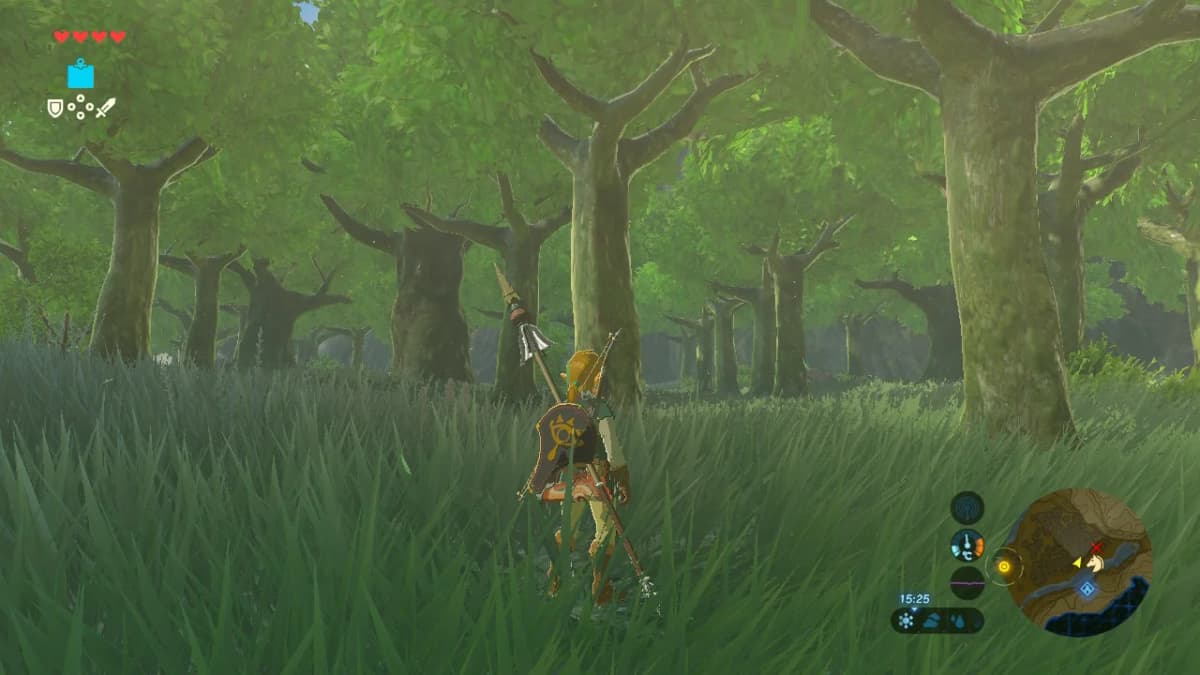Open the sword weapon quick-select icon
Screen dimensions: 1200x675
[105, 107]
